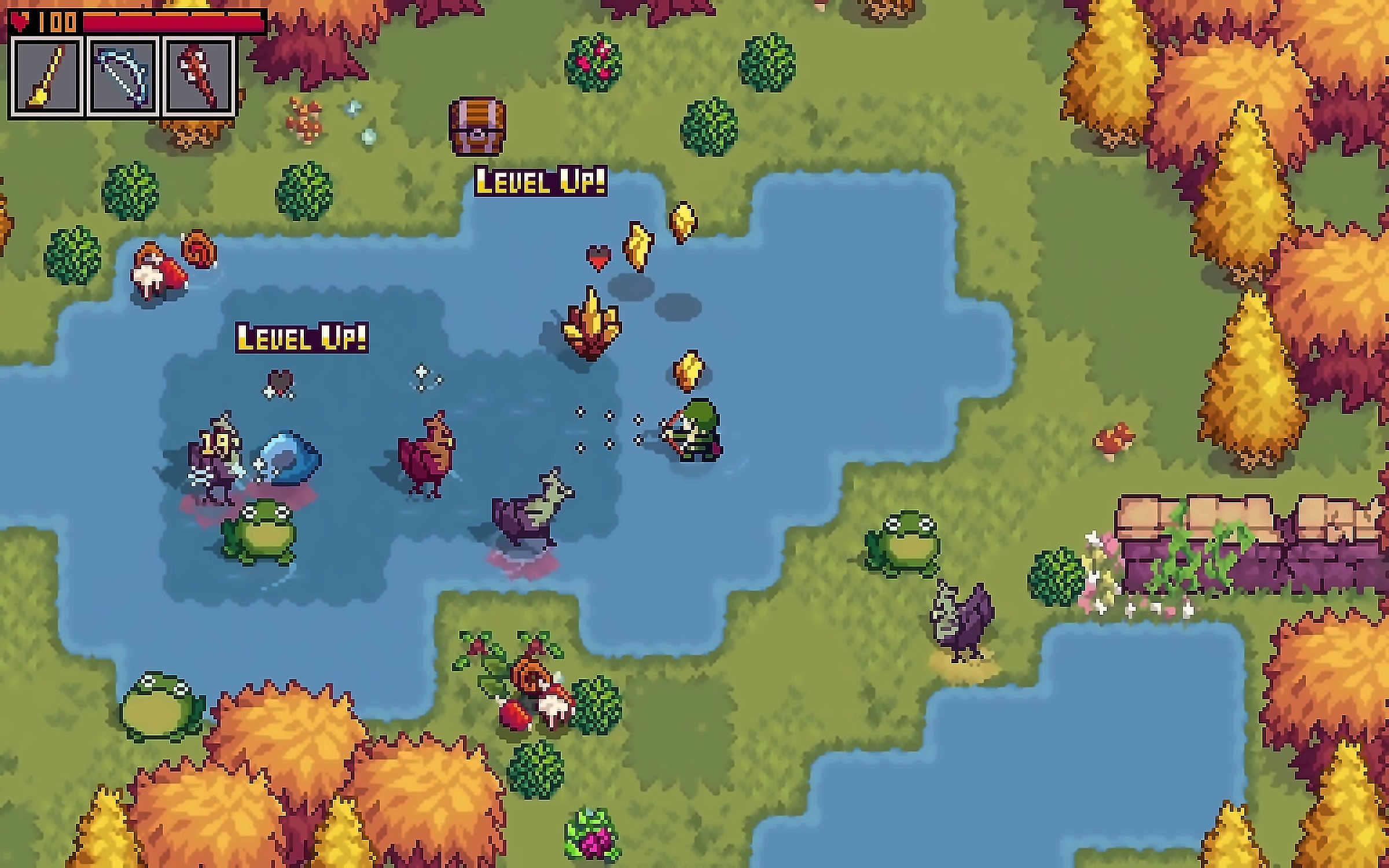Choose the red spiked club slot
The height and width of the screenshot is (868, 1389).
[199, 76]
